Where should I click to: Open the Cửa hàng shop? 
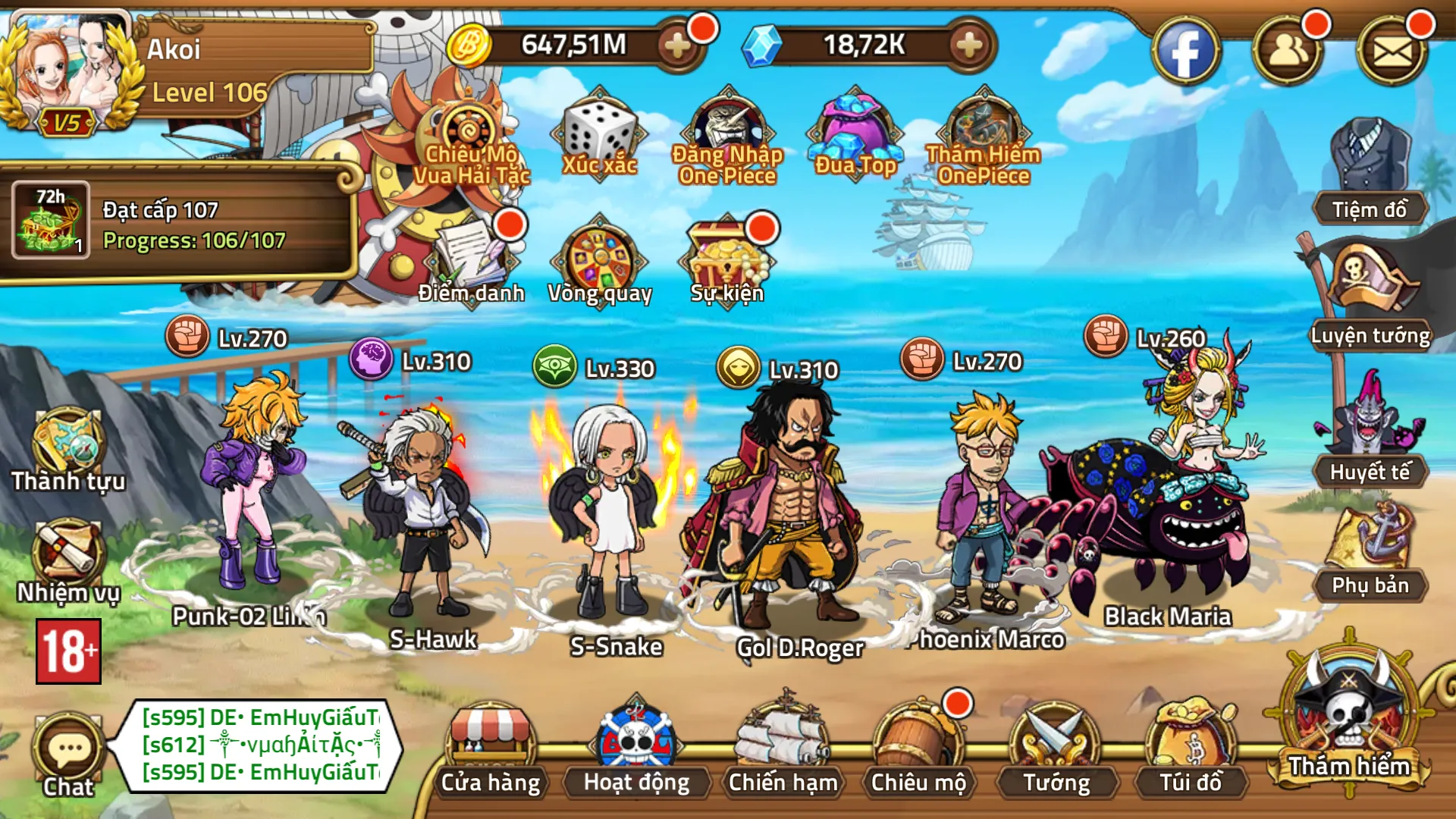coord(491,747)
